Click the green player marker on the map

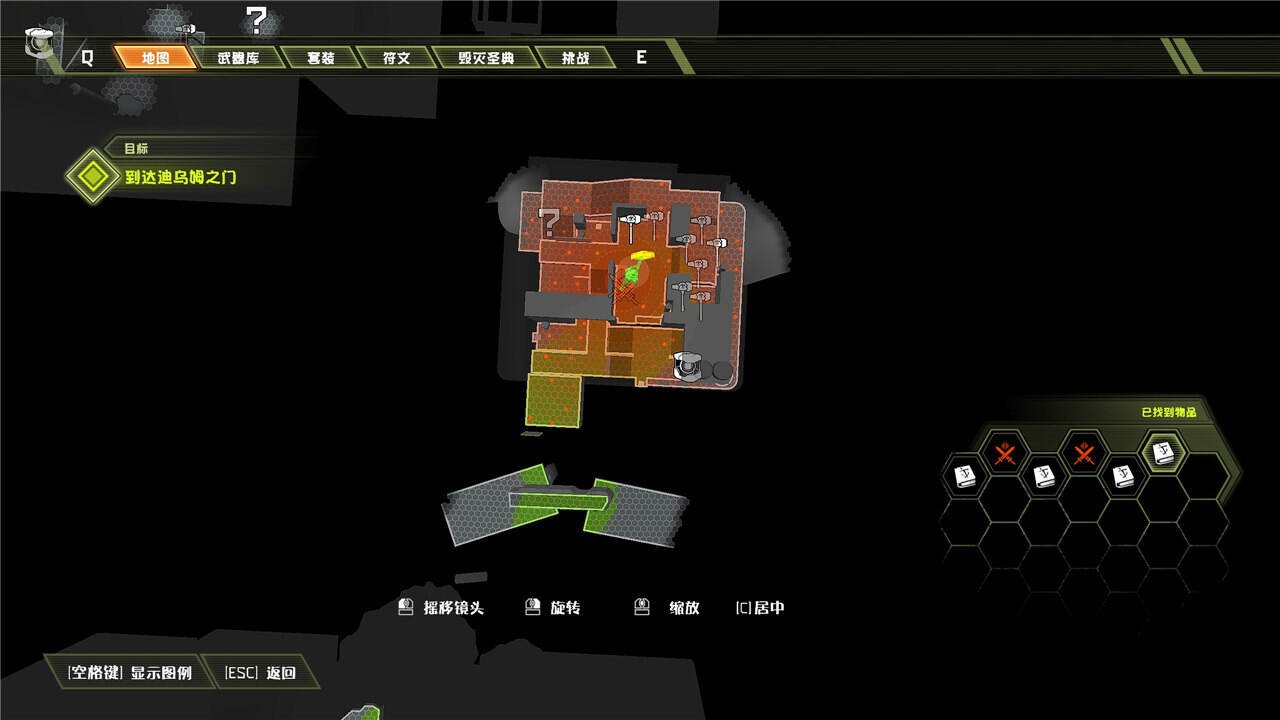coord(633,273)
